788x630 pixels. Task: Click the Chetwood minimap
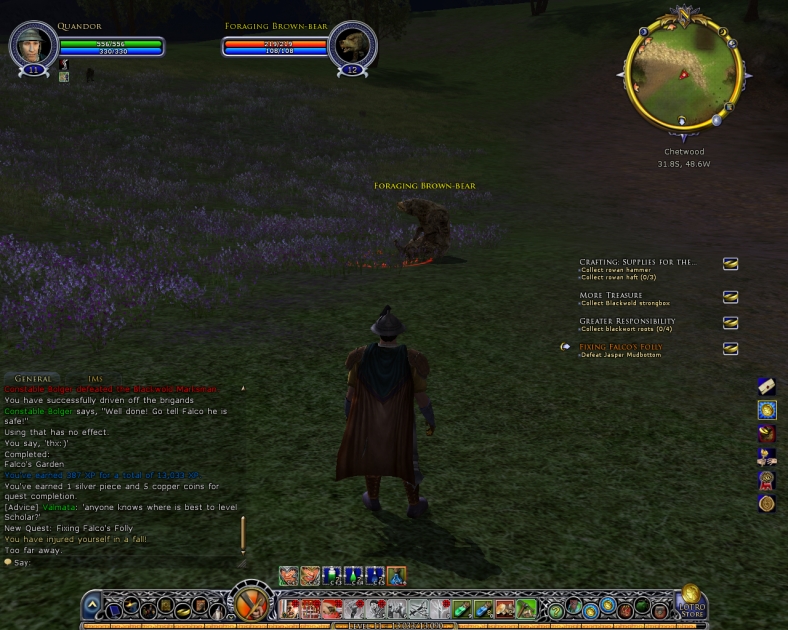point(685,75)
